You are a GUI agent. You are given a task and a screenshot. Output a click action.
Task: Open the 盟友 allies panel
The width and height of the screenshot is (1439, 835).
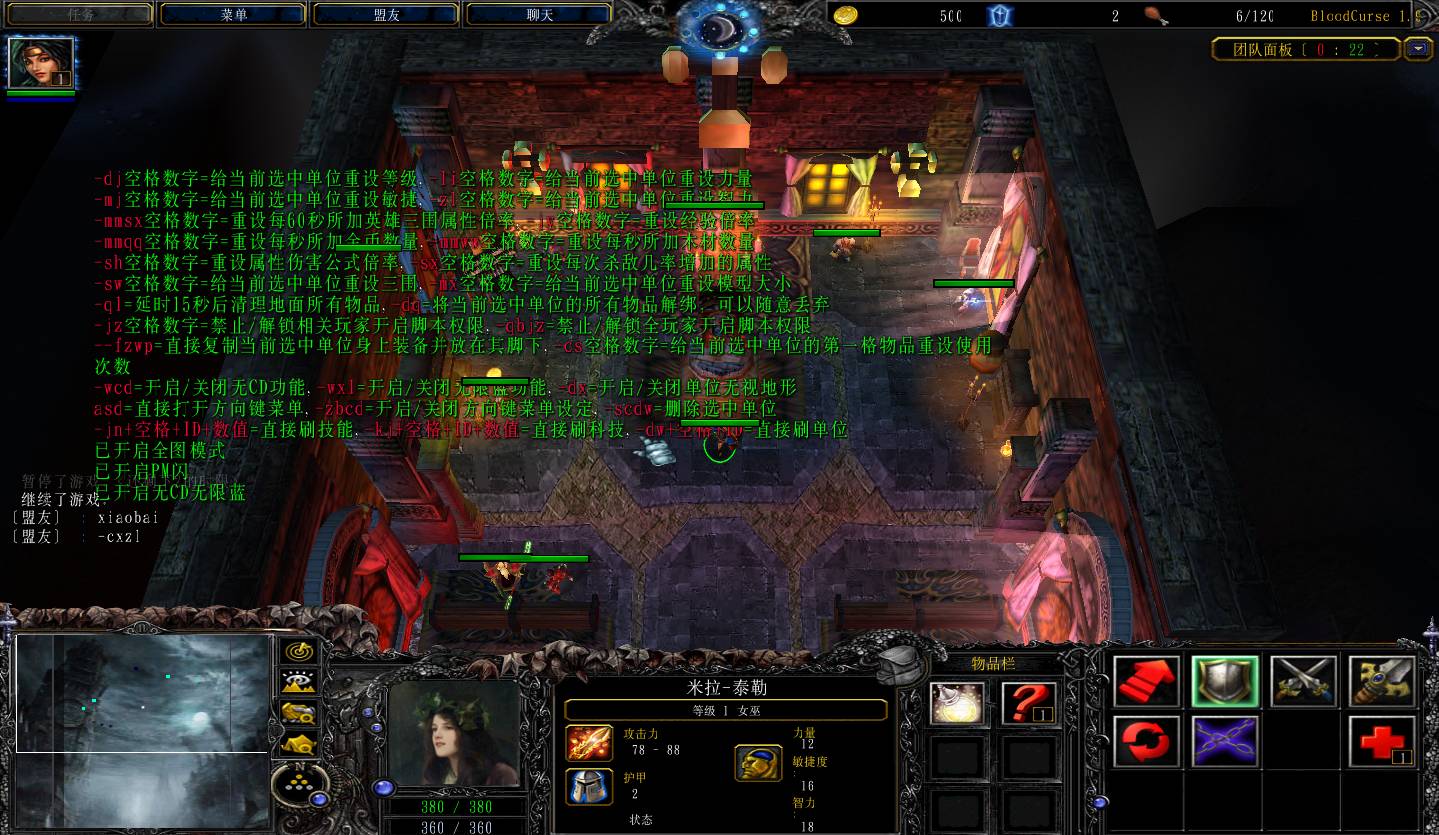[386, 15]
